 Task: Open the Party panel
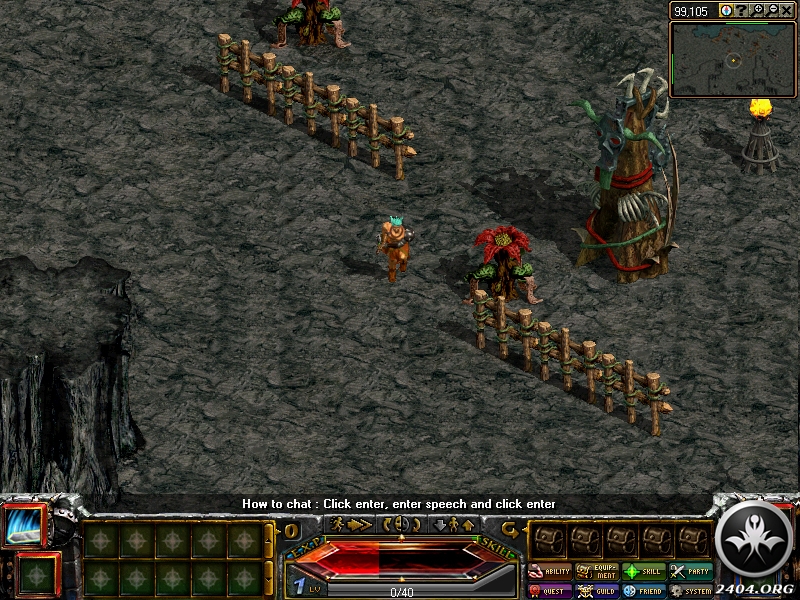point(691,572)
